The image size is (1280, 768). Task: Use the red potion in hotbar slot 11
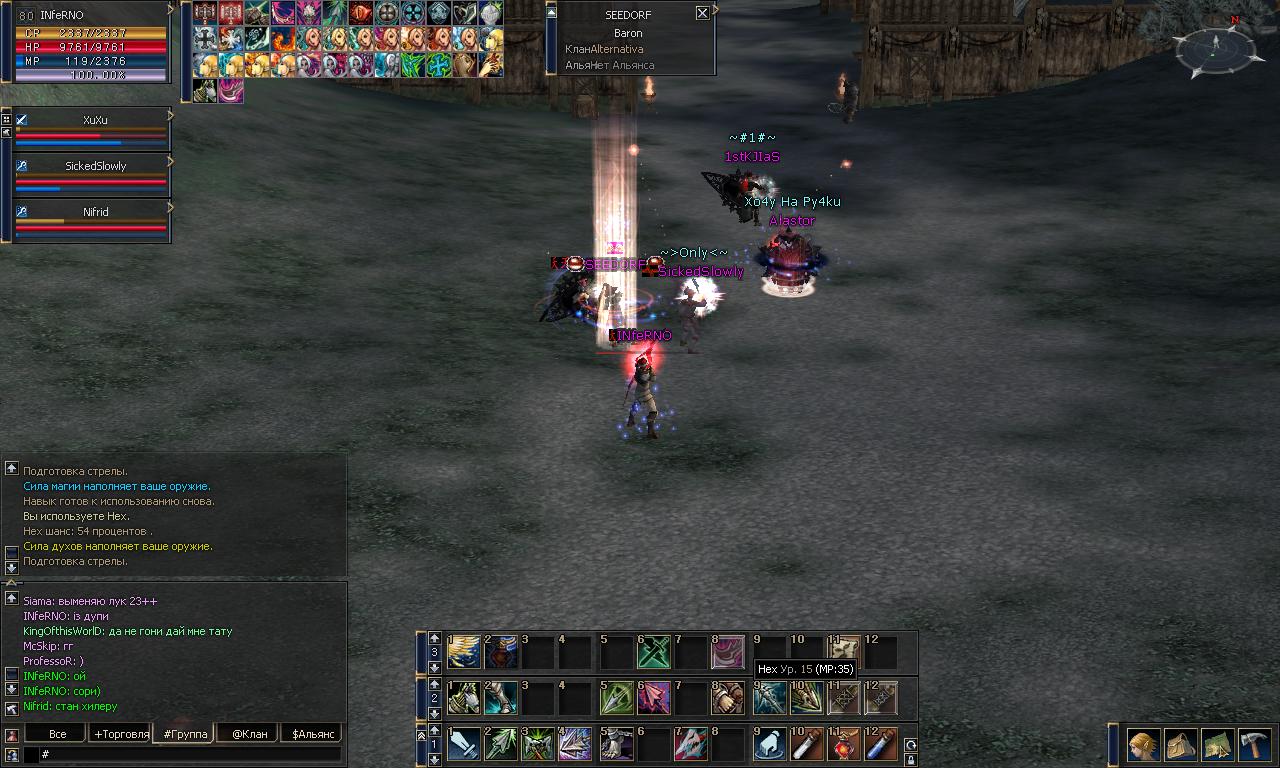[x=845, y=745]
